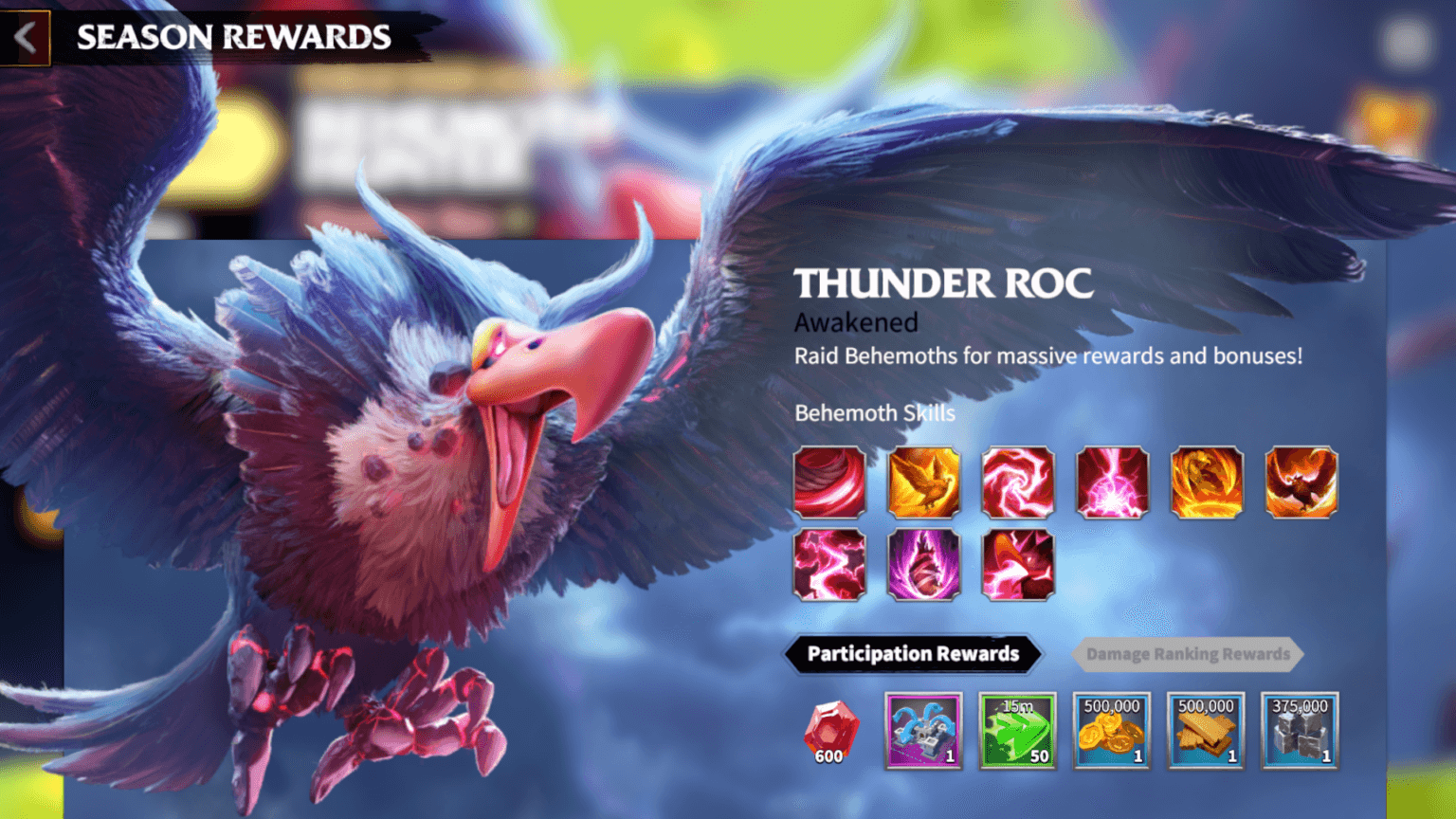Switch to the Damage Ranking Rewards tab

[1188, 654]
